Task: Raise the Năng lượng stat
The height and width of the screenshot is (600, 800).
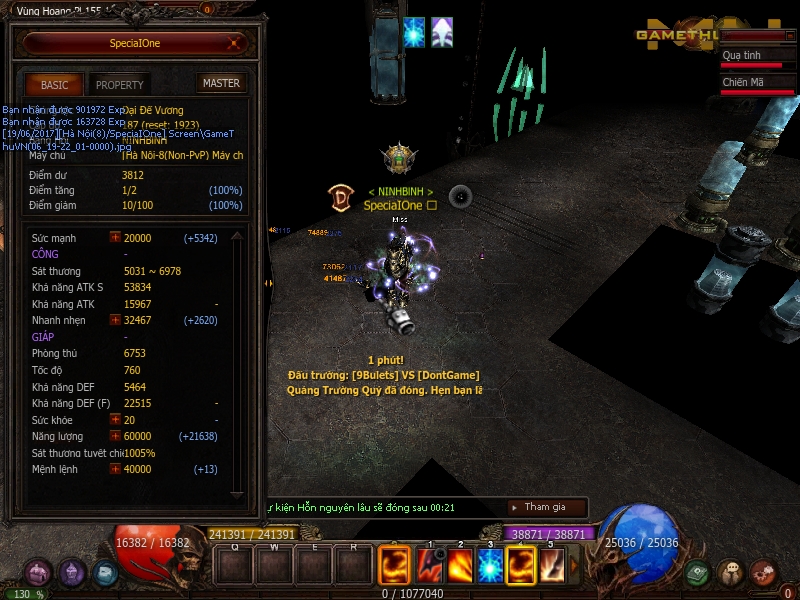Action: 115,437
